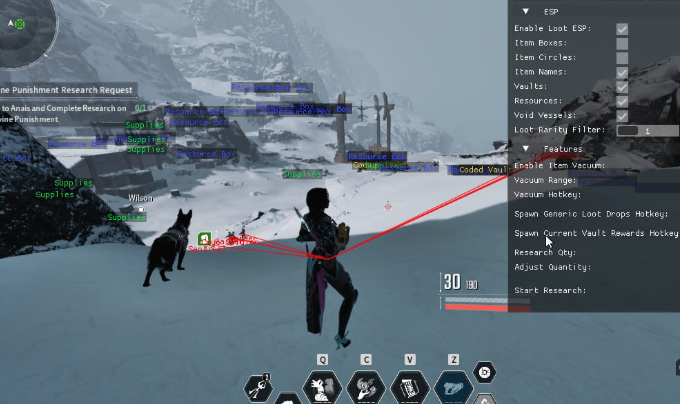Toggle the Resources checkbox

pos(622,101)
